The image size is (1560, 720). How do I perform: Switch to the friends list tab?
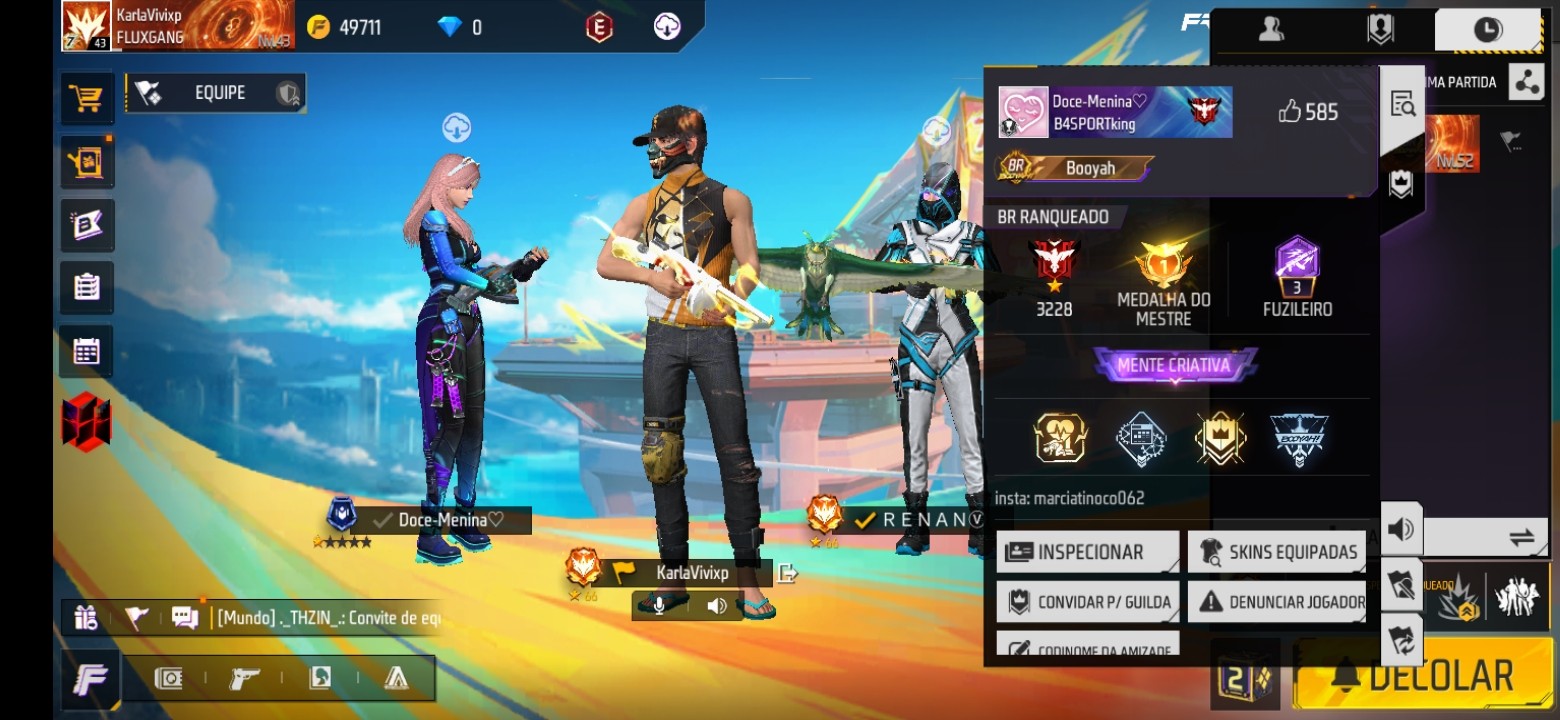(1271, 30)
